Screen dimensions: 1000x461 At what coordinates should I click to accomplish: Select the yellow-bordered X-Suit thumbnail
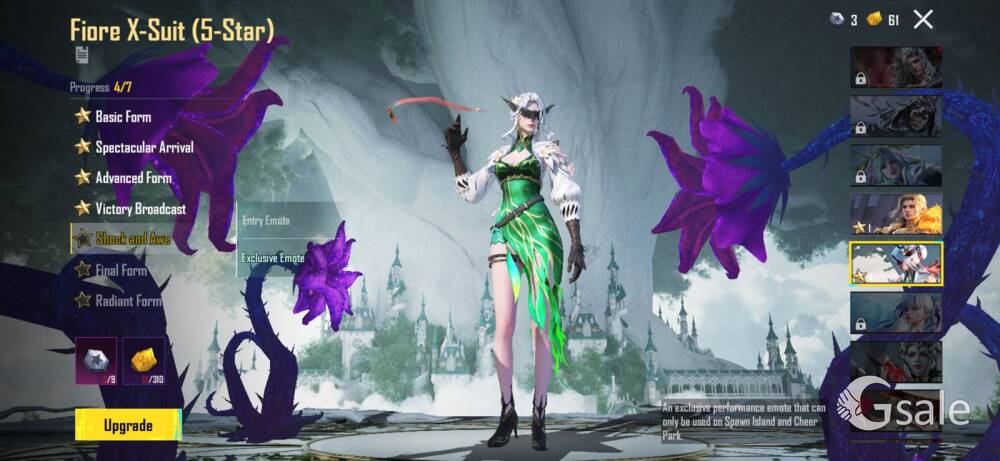pos(895,263)
